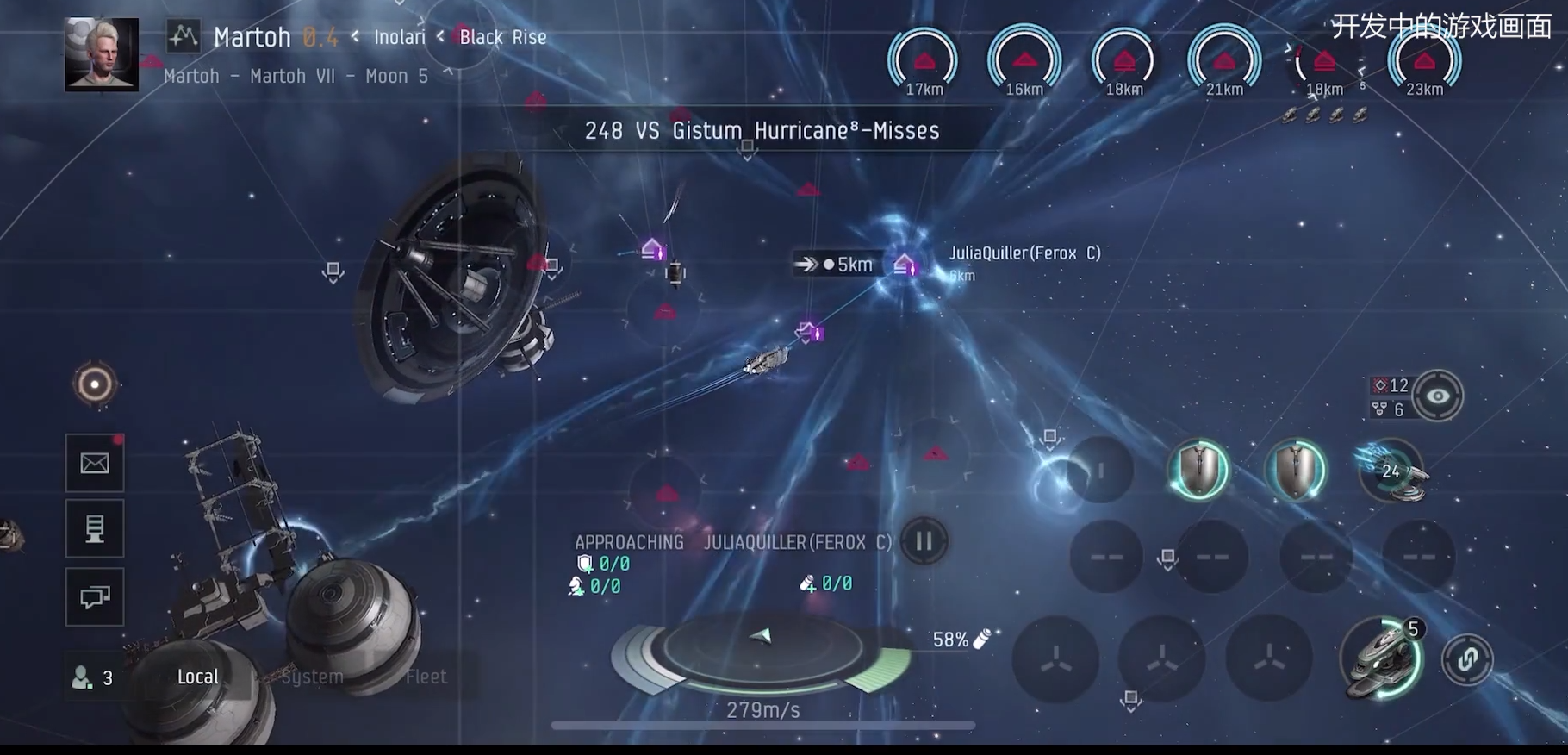Switch to the Fleet chat tab
Image resolution: width=1568 pixels, height=755 pixels.
point(426,677)
